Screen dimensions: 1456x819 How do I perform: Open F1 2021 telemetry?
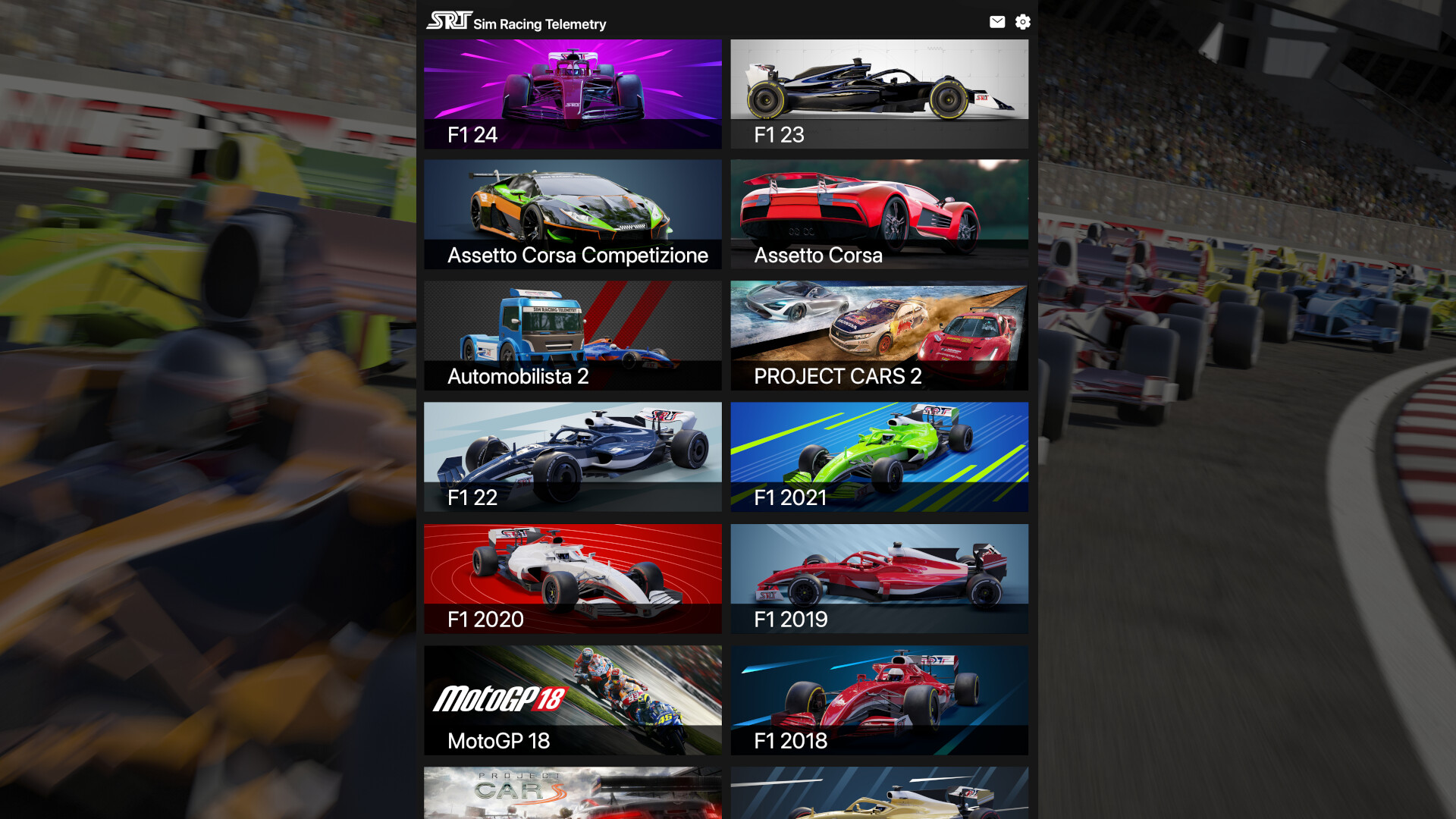[879, 457]
